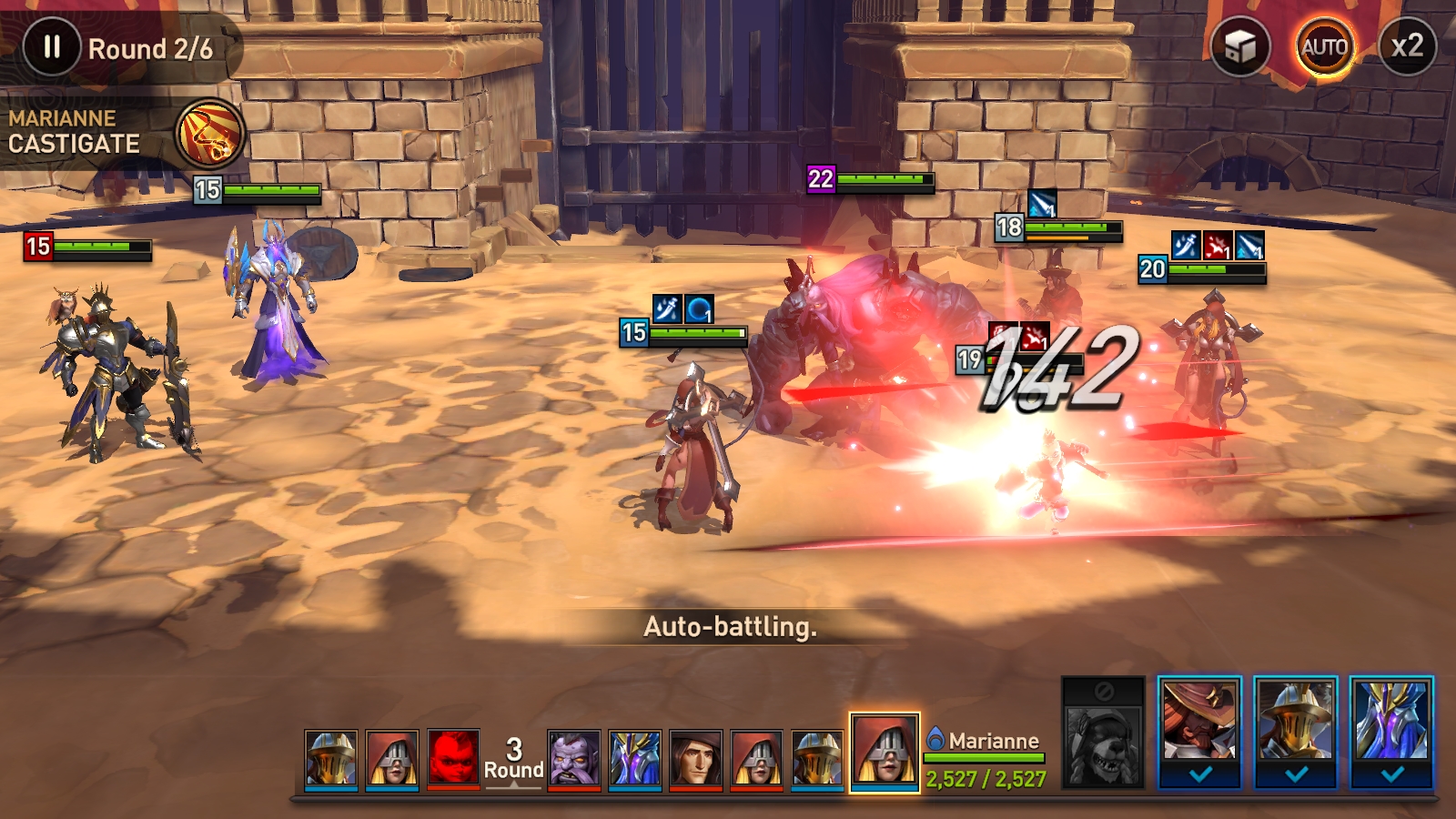
Task: Select the dark-hooded man turn portrait
Action: point(696,757)
